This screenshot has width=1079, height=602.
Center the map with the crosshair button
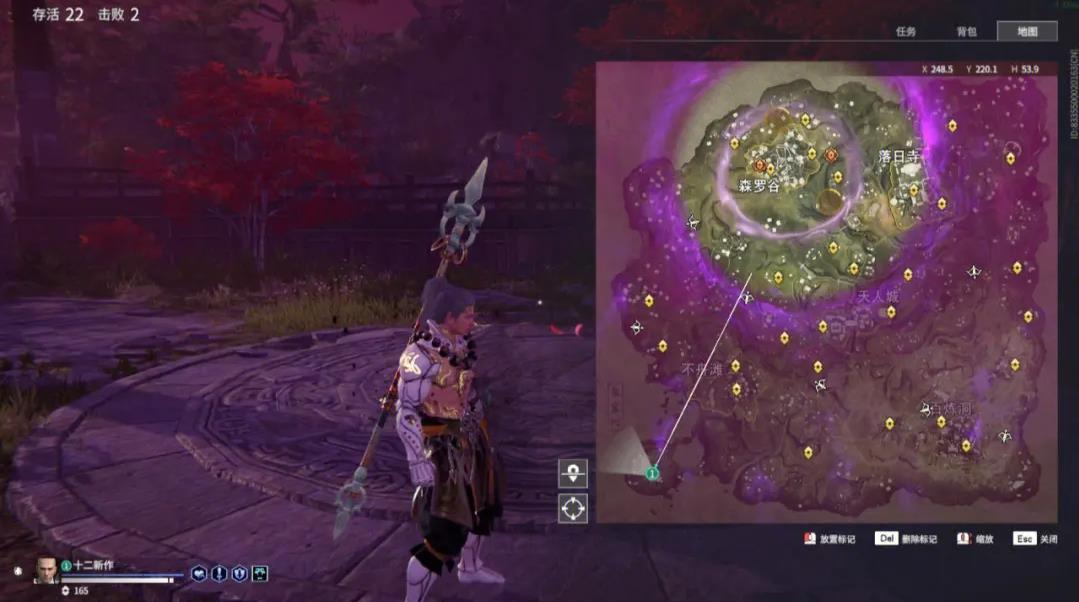click(573, 508)
